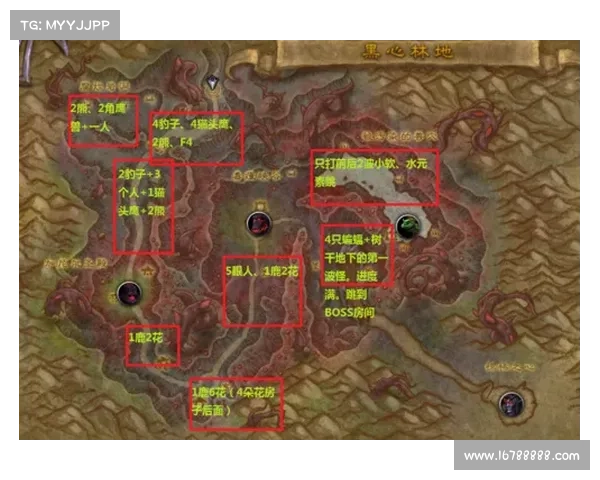Open the red boss marker above the 5踞人 note
The height and width of the screenshot is (480, 600).
259,223
